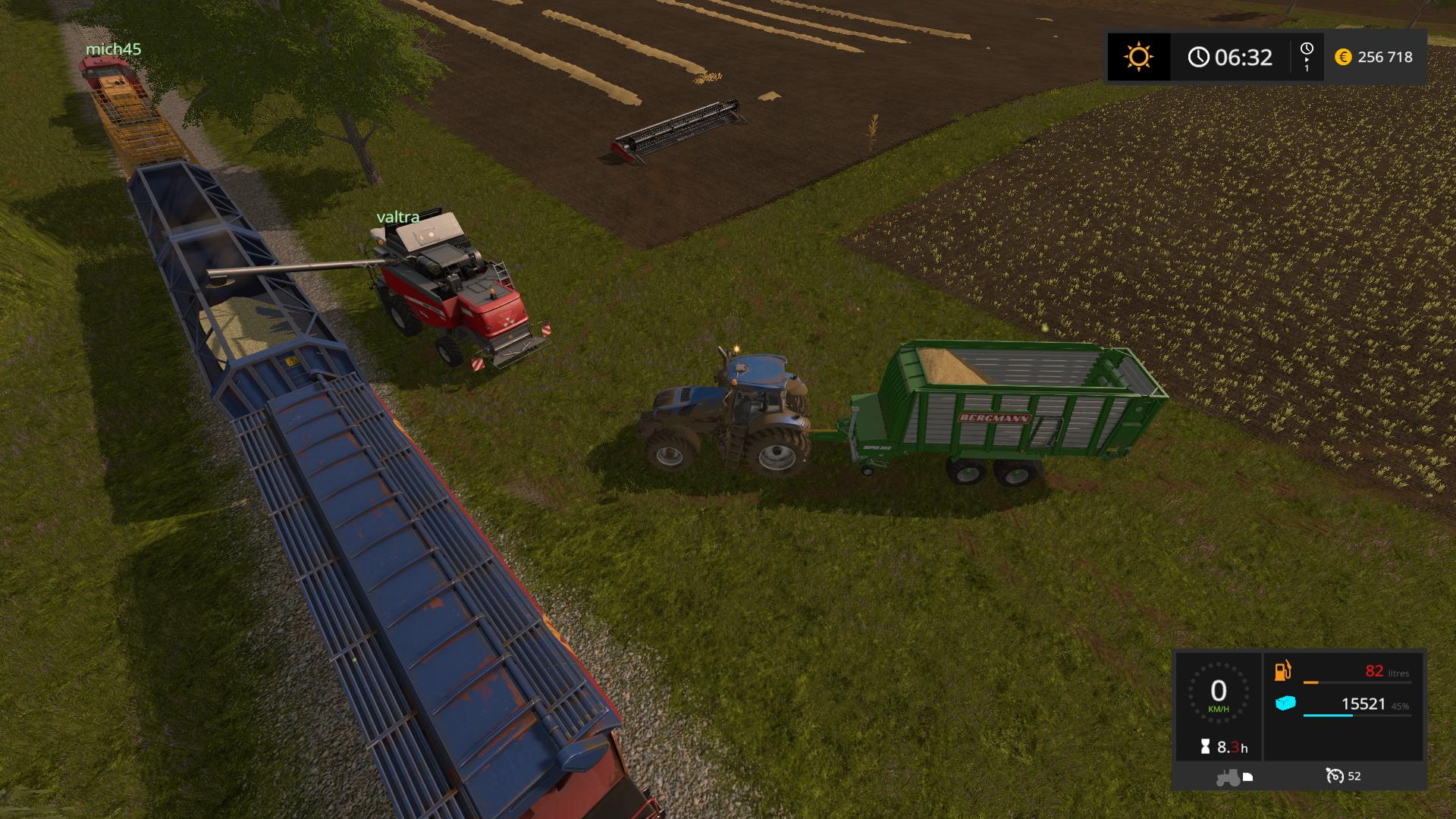Select the time scale speed icon
The image size is (1456, 819).
[x=1307, y=56]
